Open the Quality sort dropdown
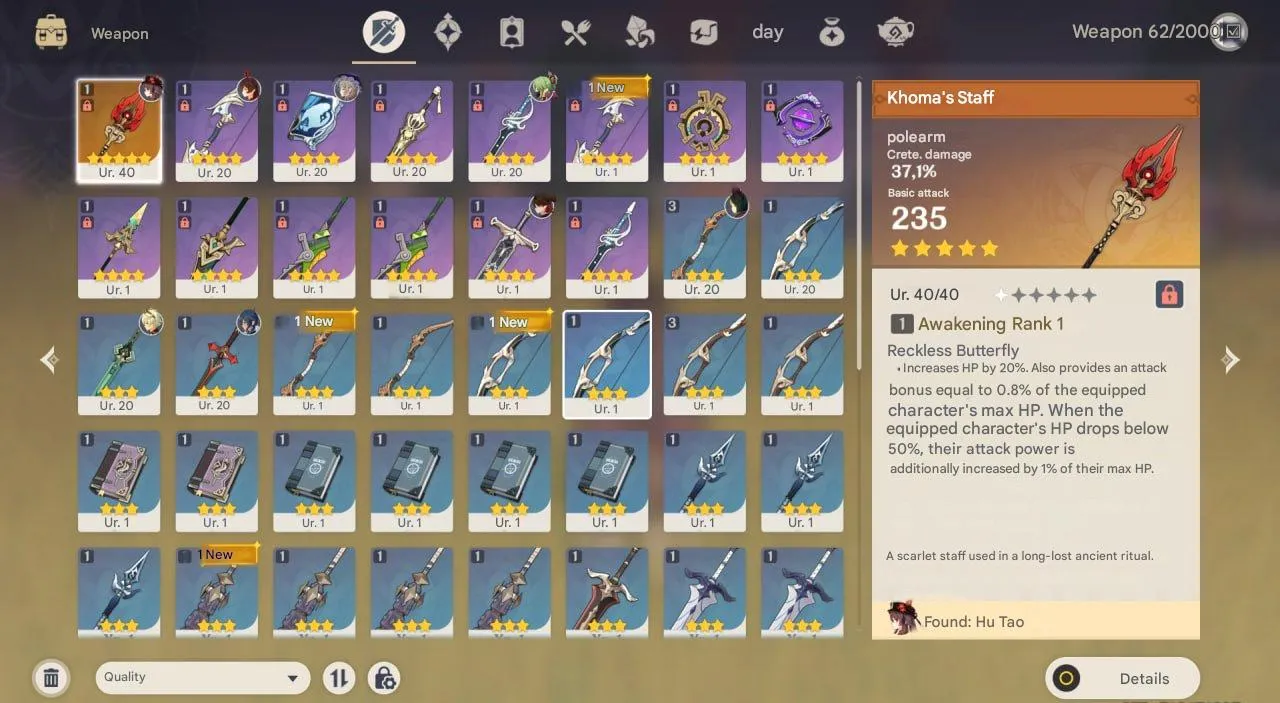This screenshot has width=1280, height=703. coord(202,677)
